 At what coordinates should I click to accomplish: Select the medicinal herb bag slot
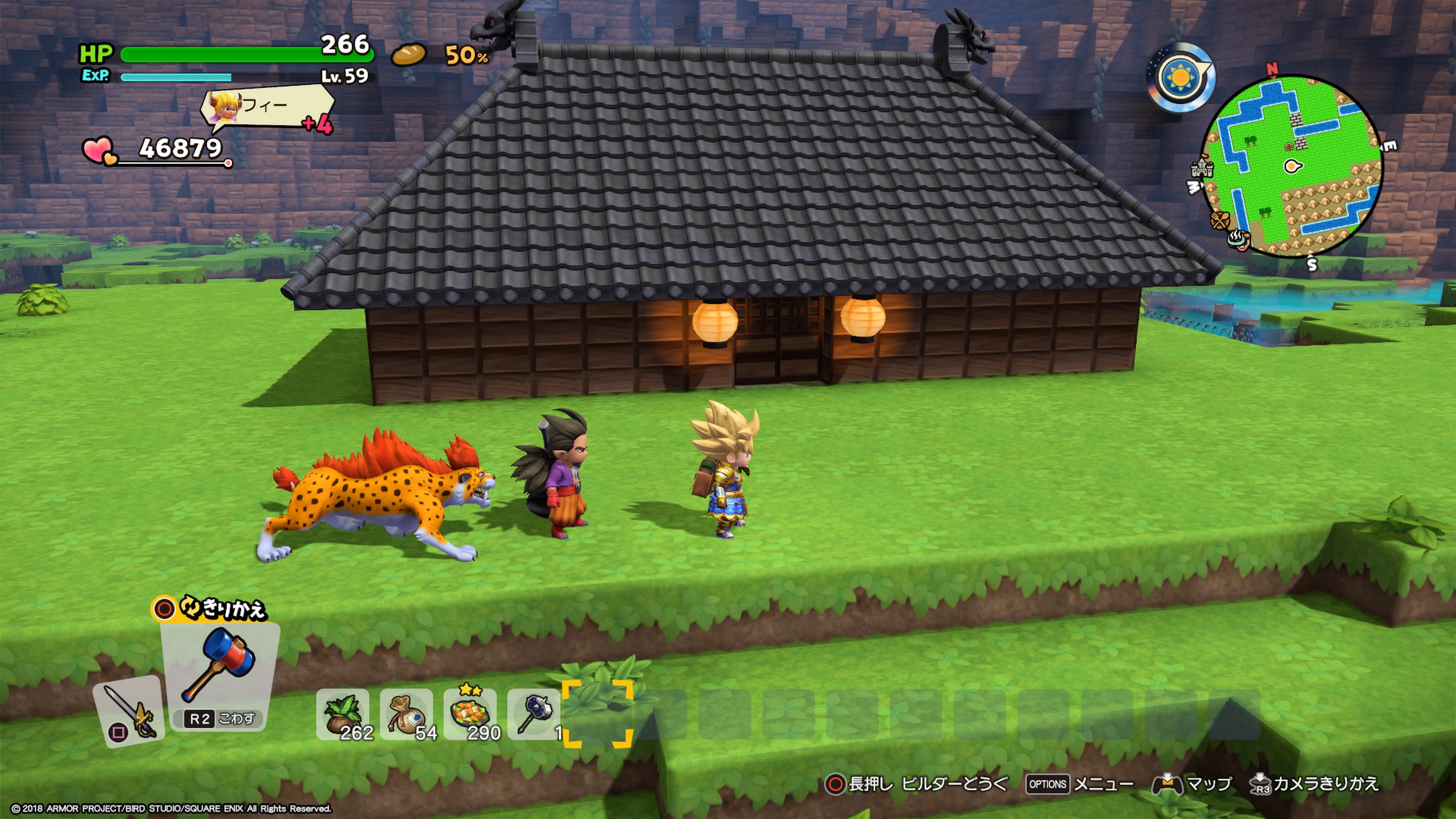[342, 714]
